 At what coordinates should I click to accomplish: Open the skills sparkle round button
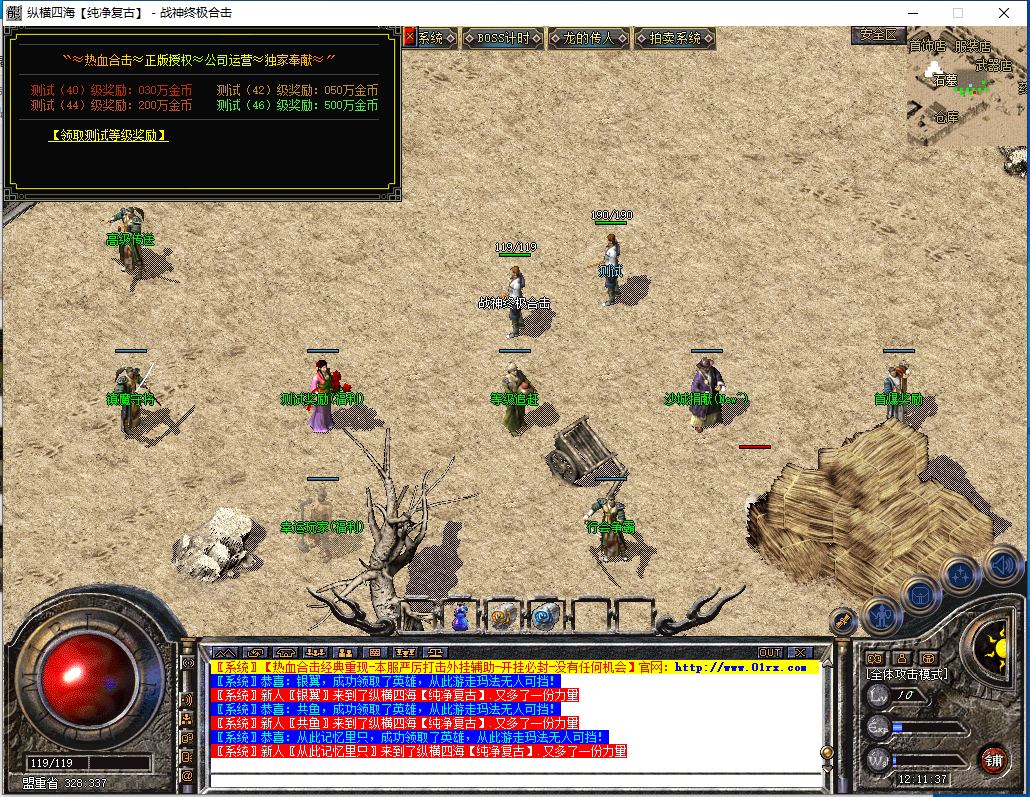tap(961, 574)
